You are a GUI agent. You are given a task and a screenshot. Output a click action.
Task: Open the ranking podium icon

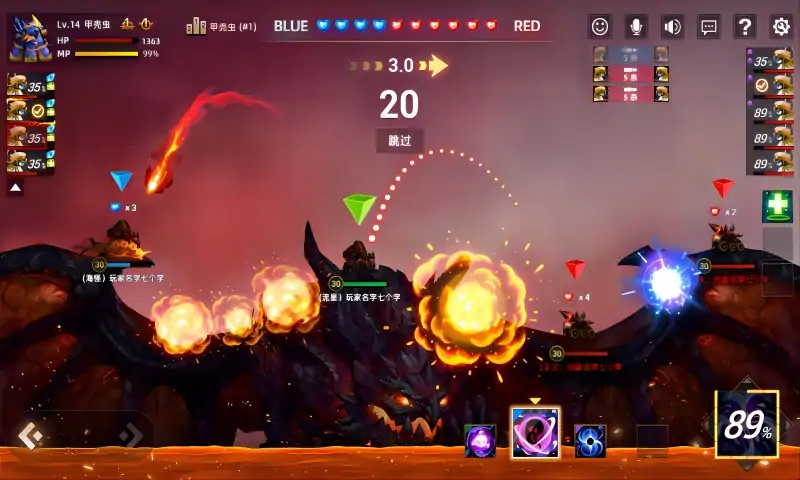point(196,27)
